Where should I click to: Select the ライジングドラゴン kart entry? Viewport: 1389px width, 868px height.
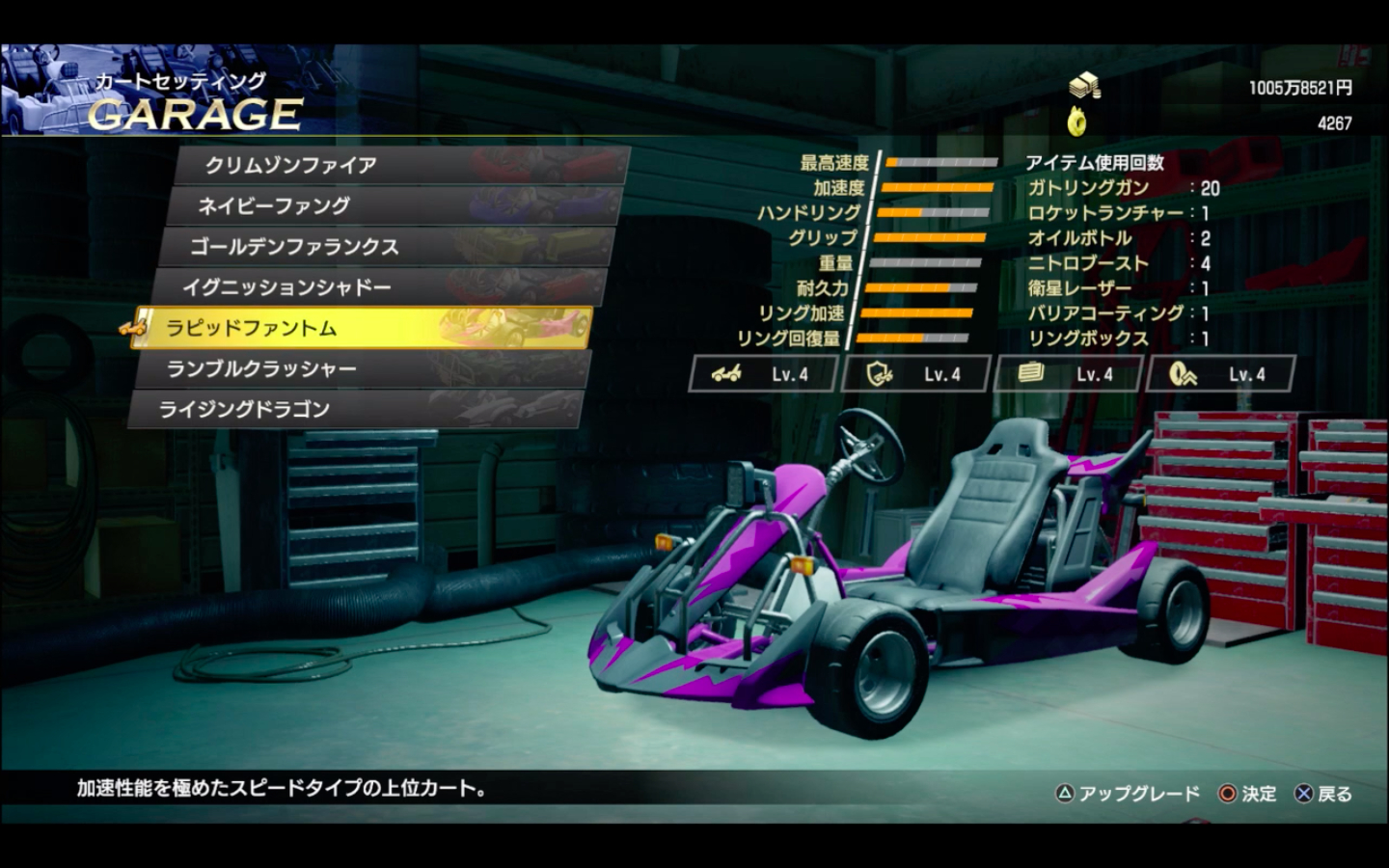click(353, 409)
